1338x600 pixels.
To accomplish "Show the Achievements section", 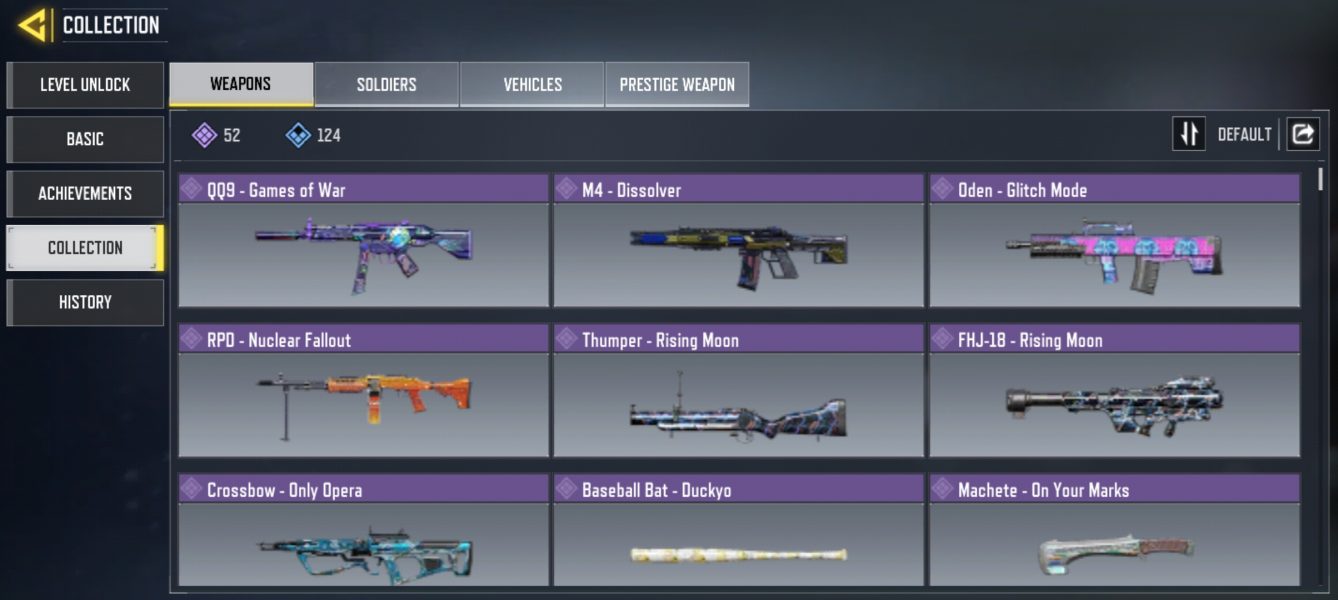I will (x=85, y=193).
